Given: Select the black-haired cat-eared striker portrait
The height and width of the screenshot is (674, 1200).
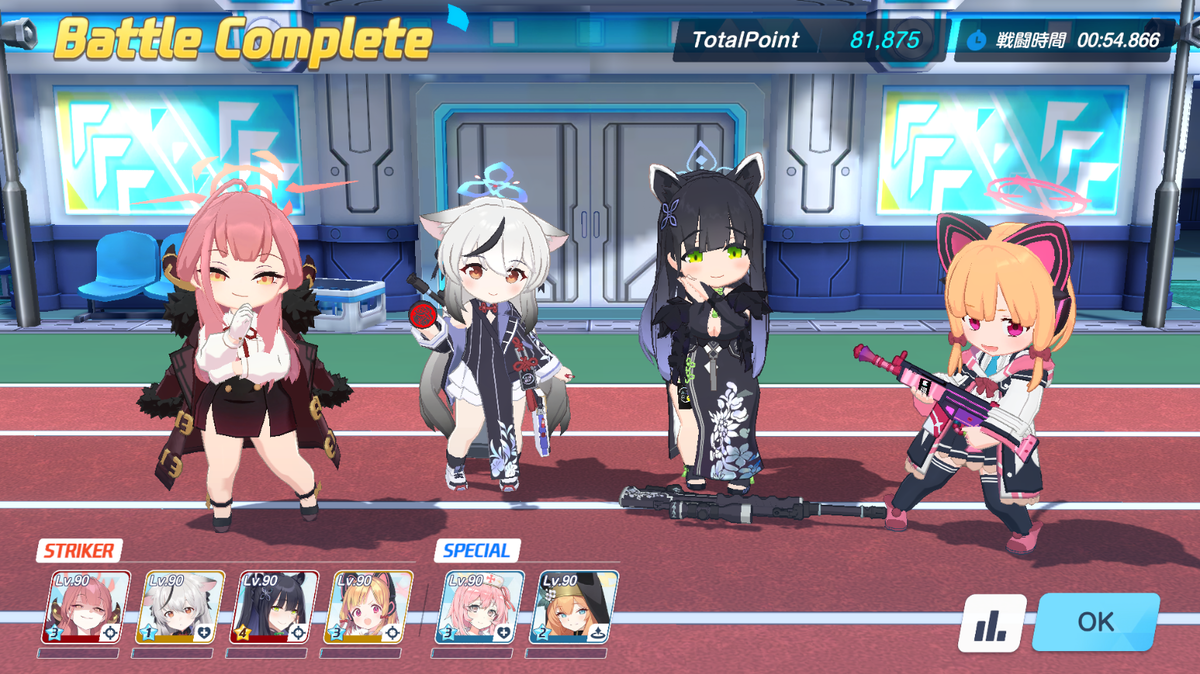Looking at the screenshot, I should coord(273,607).
